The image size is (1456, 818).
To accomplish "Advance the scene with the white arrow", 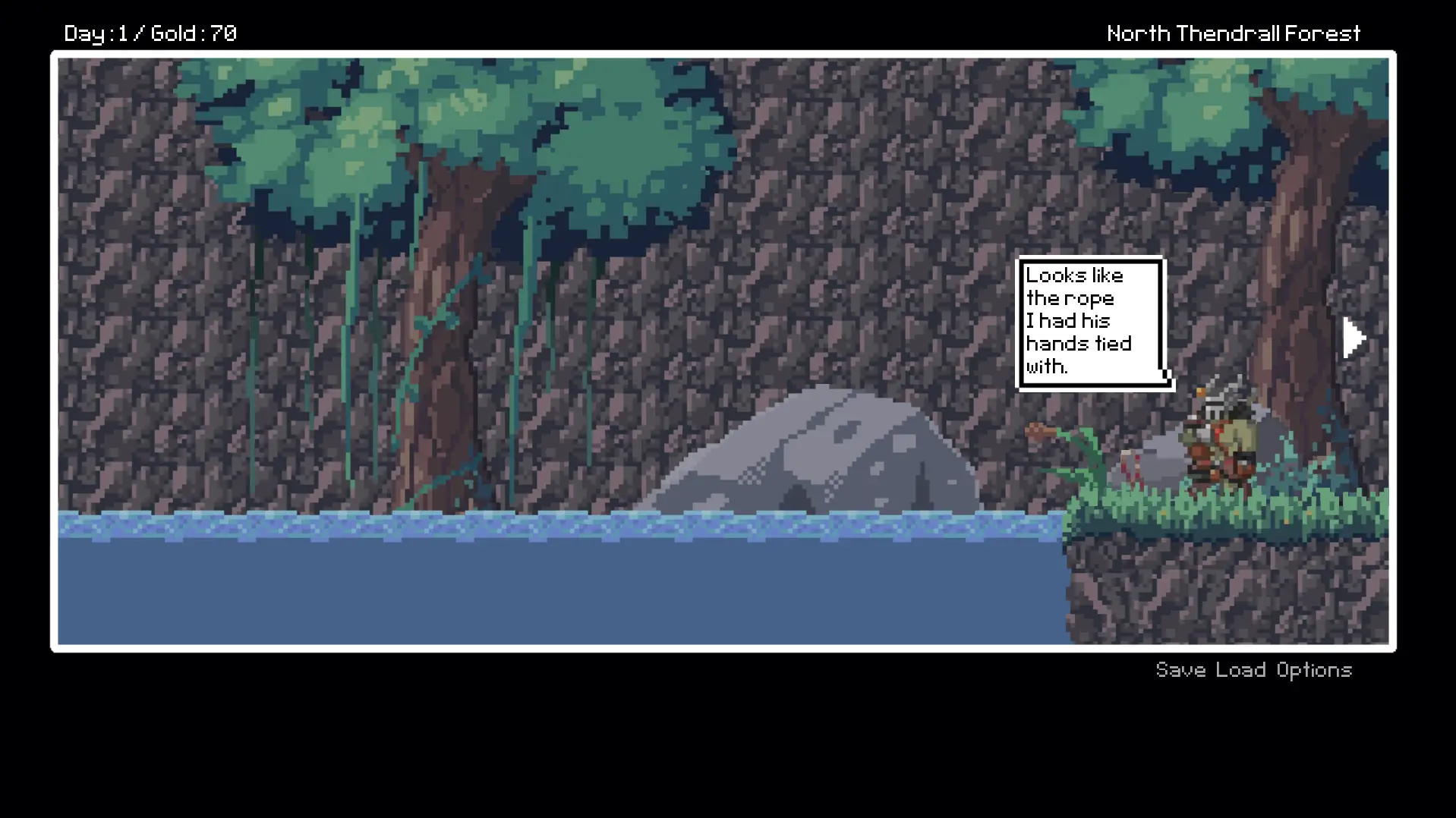I will (x=1354, y=338).
